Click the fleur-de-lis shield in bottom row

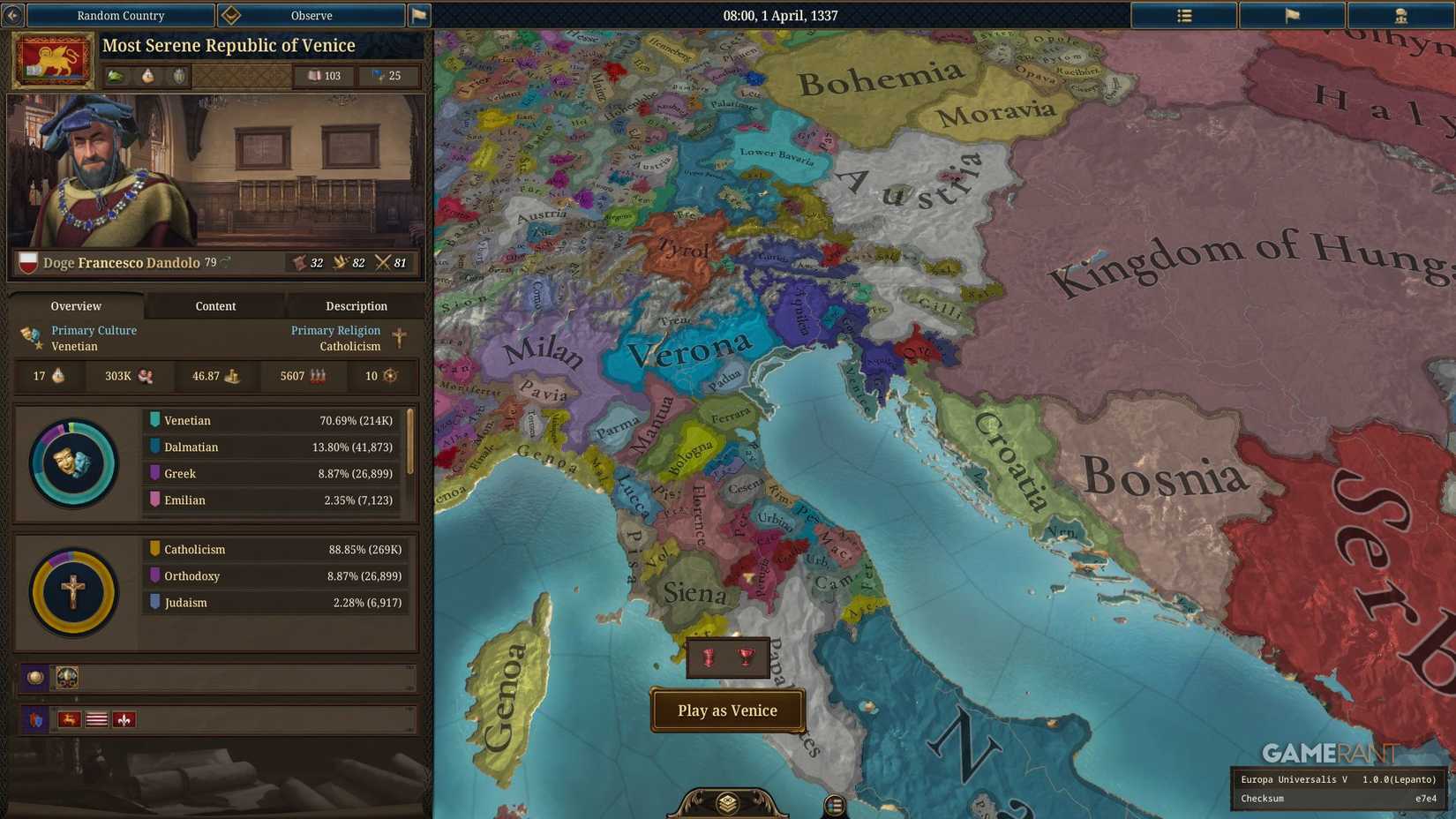click(x=124, y=719)
